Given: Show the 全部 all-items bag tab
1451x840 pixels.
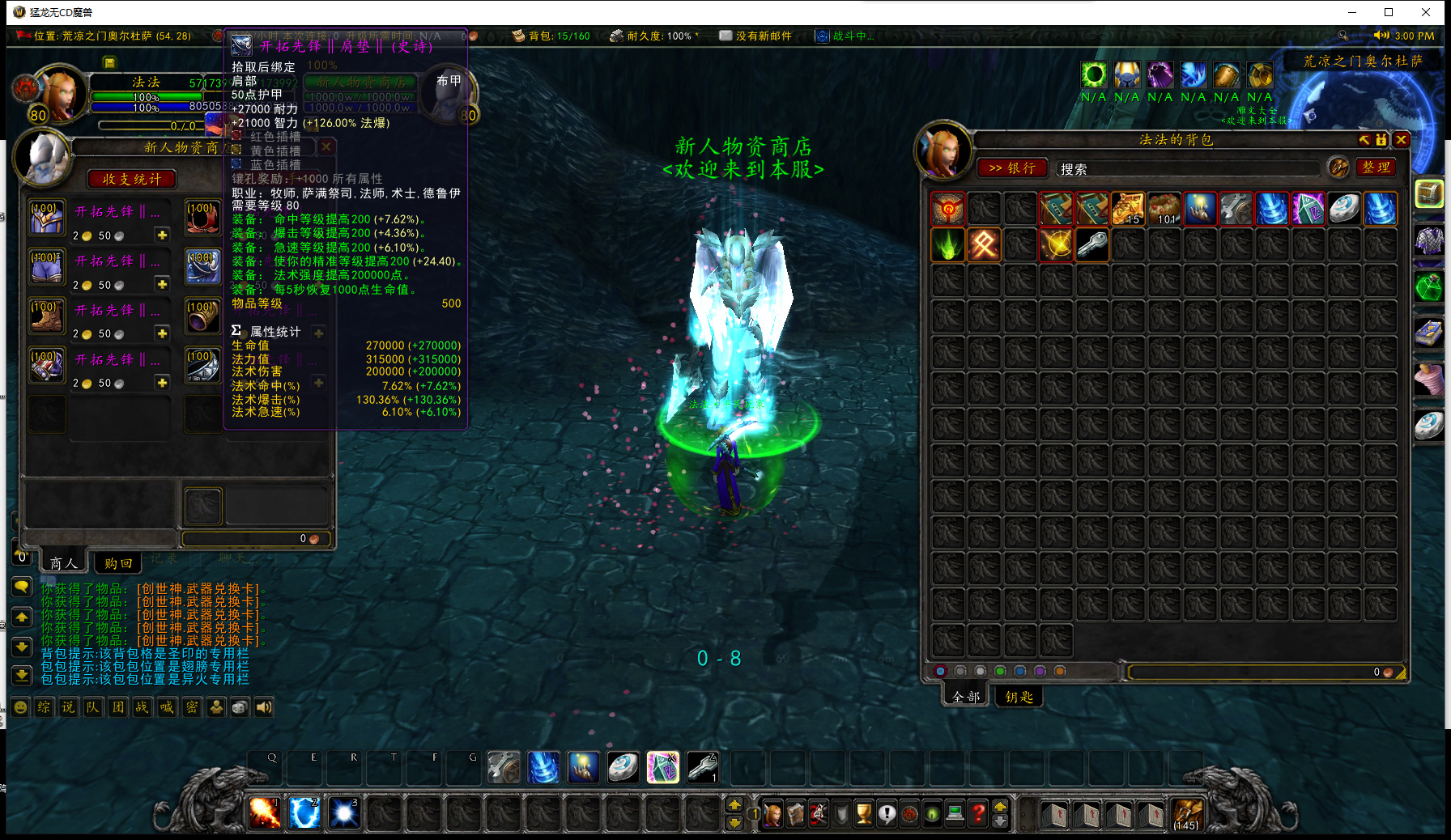Looking at the screenshot, I should [x=965, y=696].
